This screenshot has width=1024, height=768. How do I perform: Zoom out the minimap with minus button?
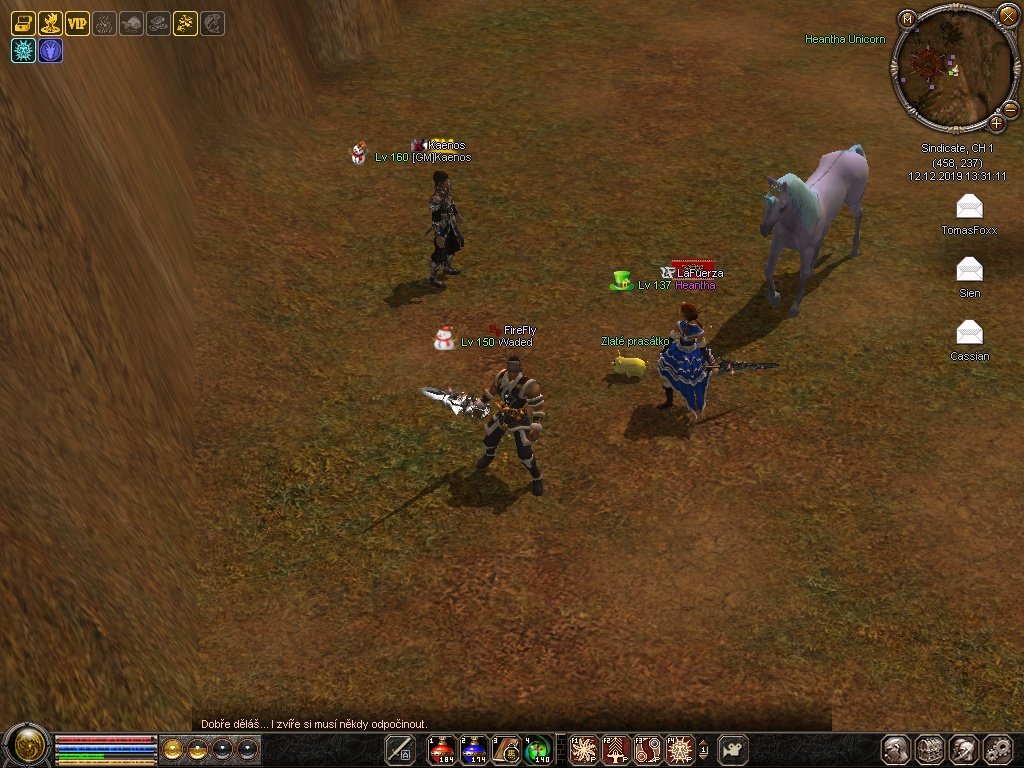pyautogui.click(x=1010, y=108)
